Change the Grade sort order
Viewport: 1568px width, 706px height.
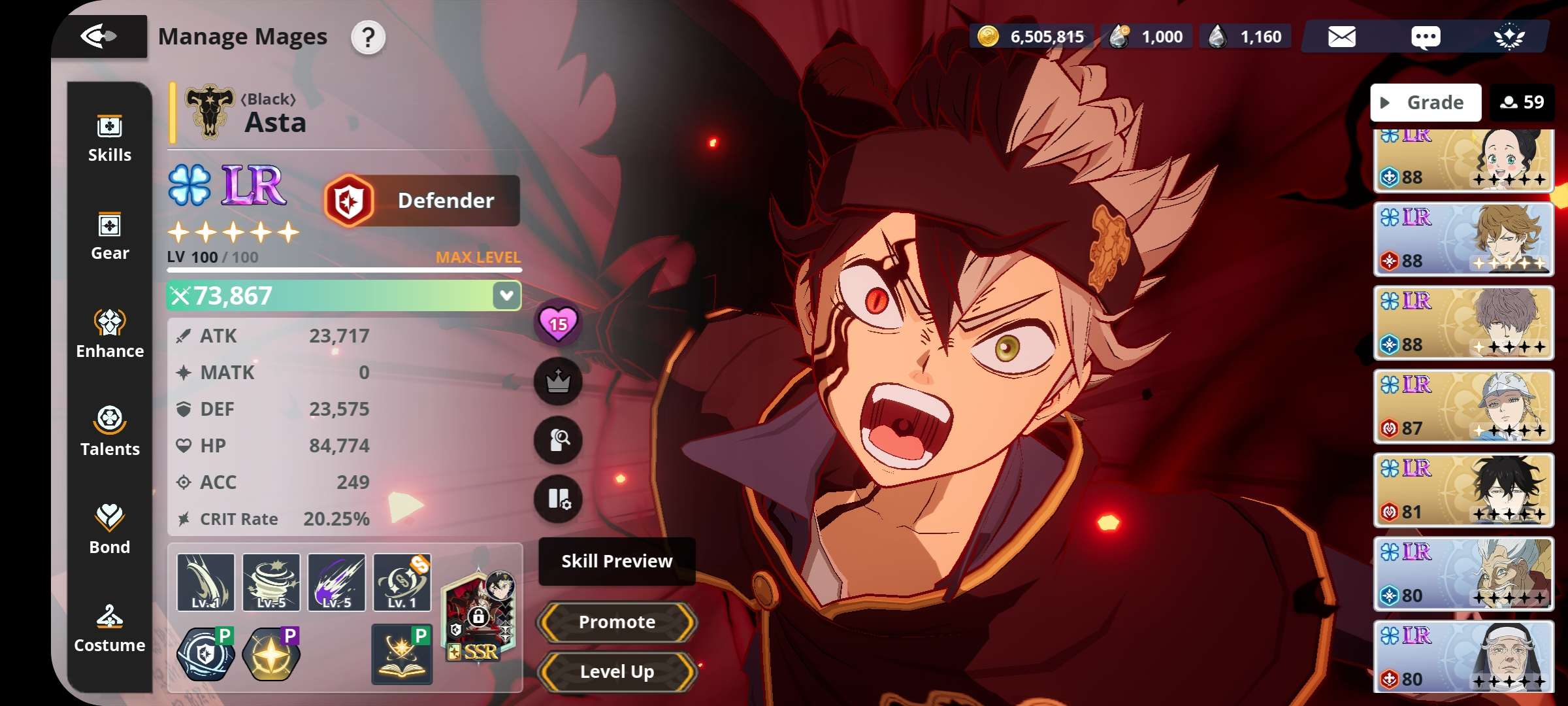pos(1425,103)
